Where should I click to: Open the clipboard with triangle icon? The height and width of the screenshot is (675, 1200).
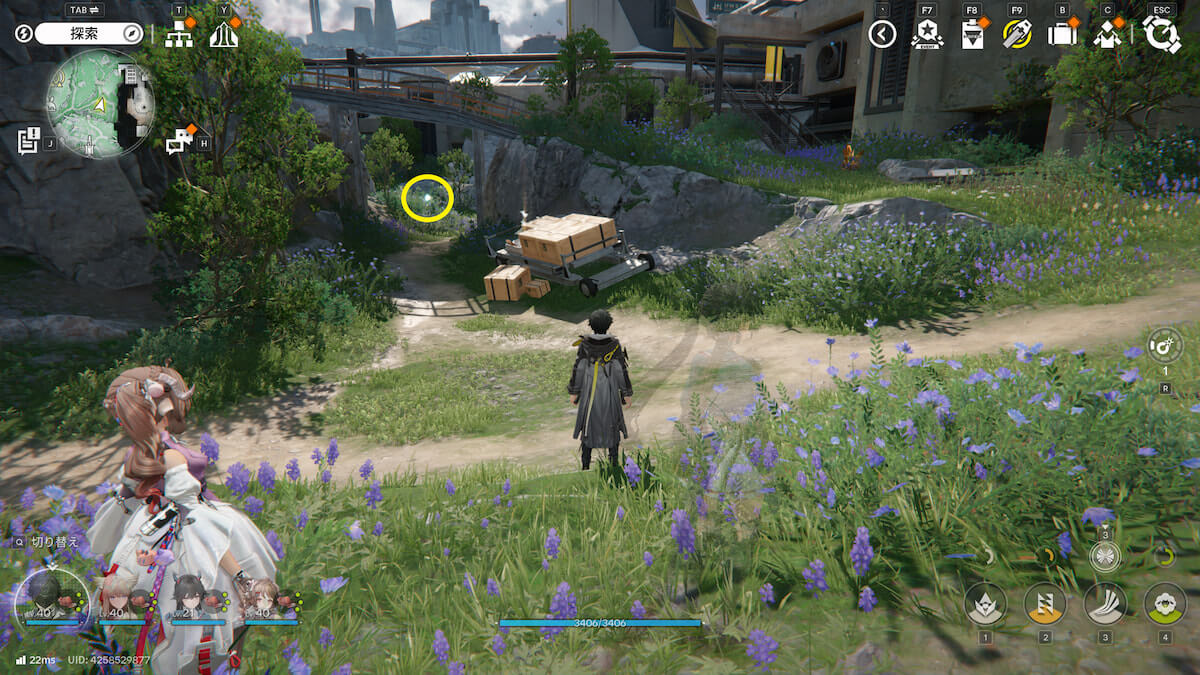(x=971, y=35)
